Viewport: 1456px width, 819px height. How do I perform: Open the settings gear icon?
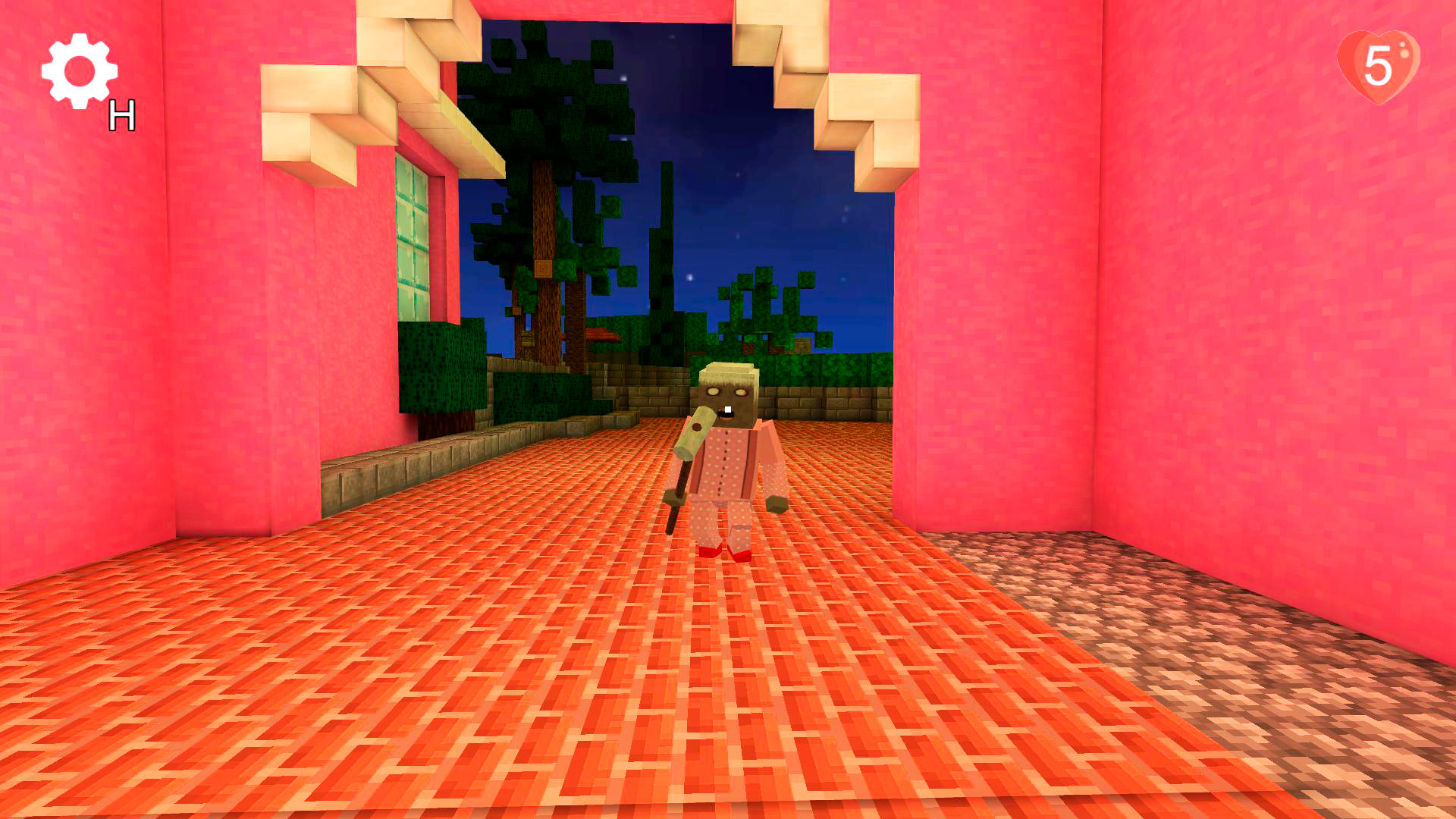point(80,72)
